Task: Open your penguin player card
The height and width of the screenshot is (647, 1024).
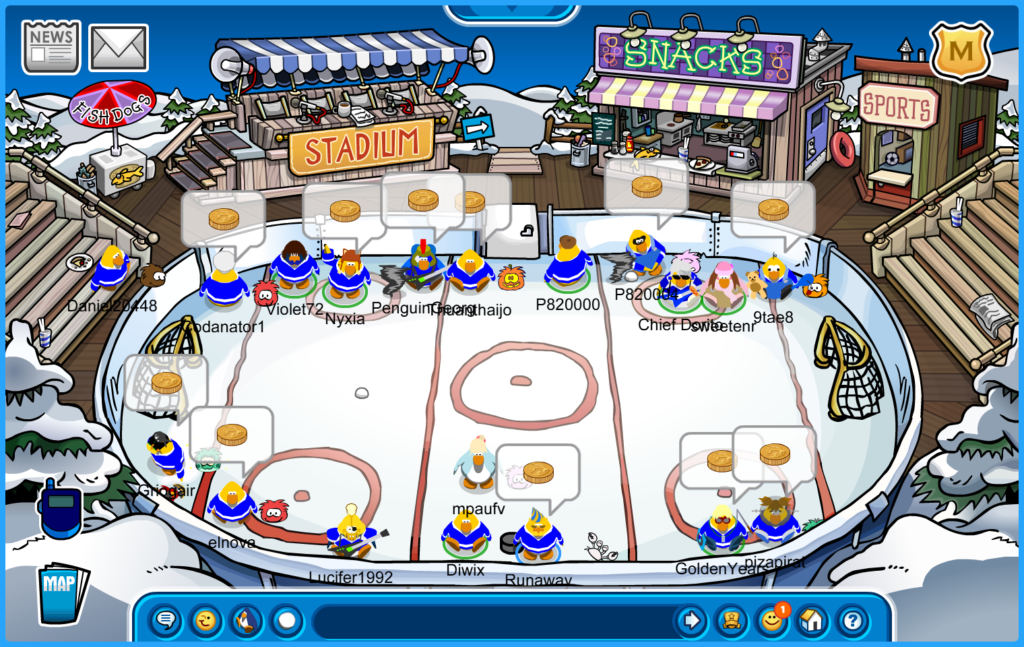Action: click(x=732, y=621)
